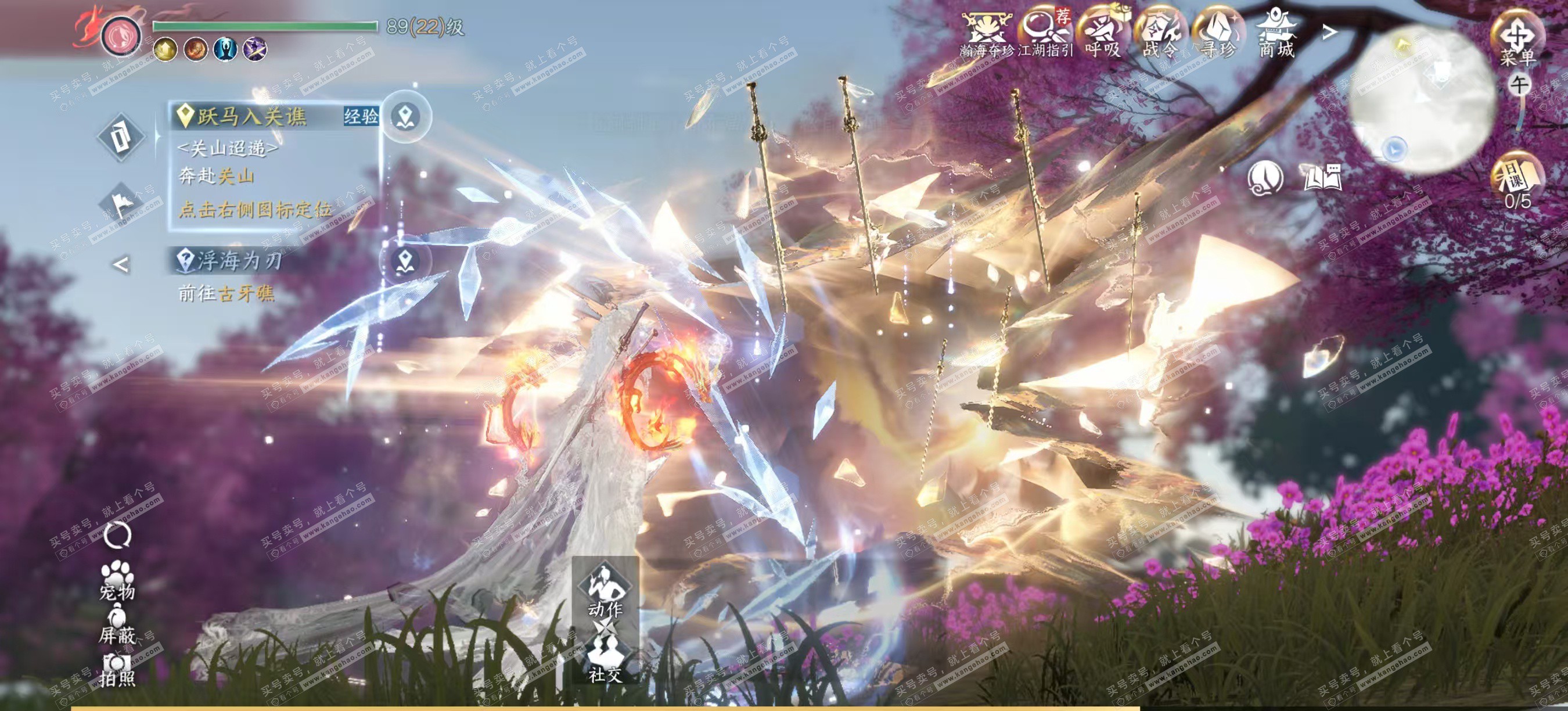Screen dimensions: 1568x711
Task: Open the 宠物 pet menu
Action: point(117,579)
